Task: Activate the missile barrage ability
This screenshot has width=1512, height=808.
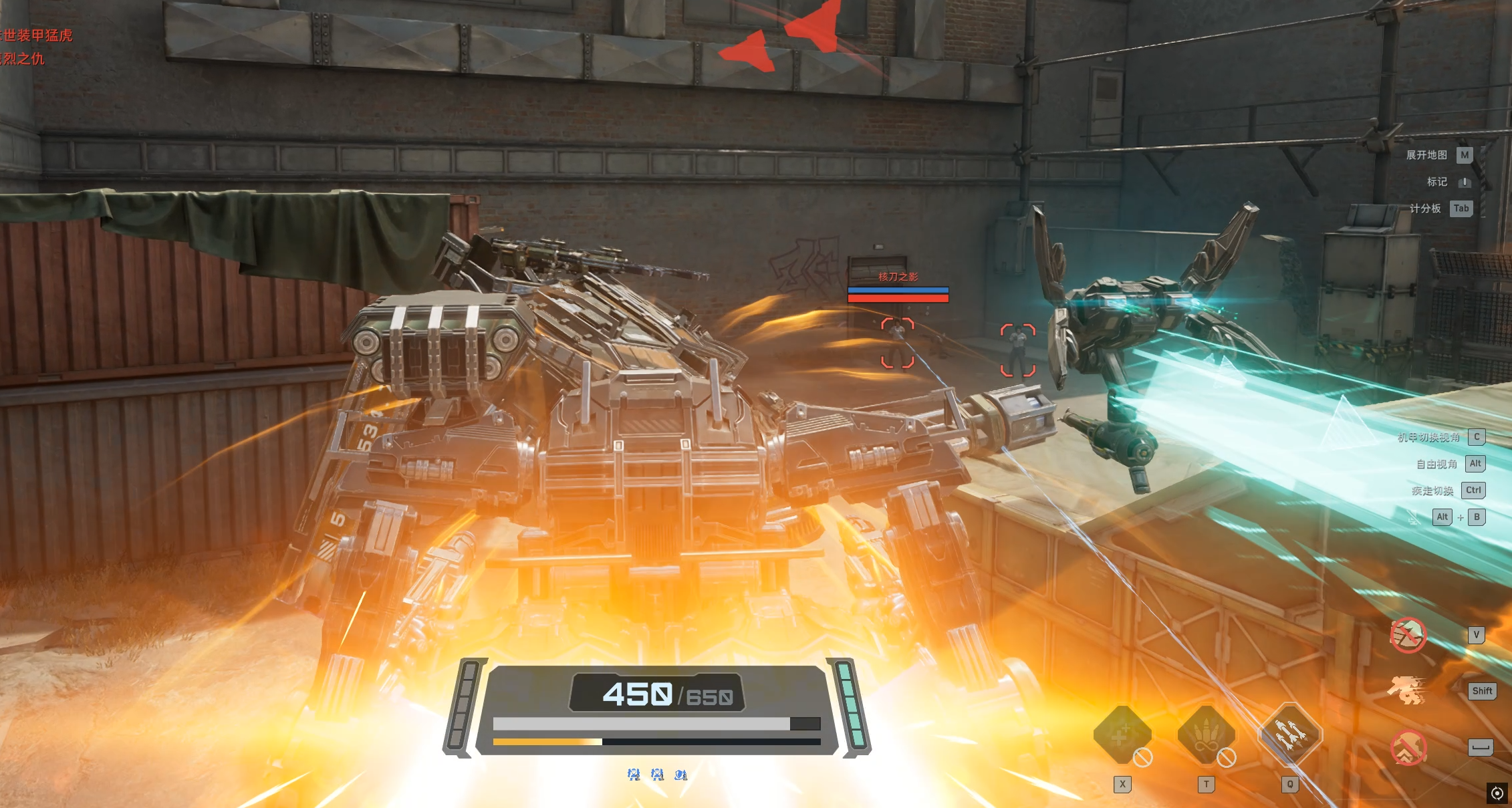Action: 1289,734
